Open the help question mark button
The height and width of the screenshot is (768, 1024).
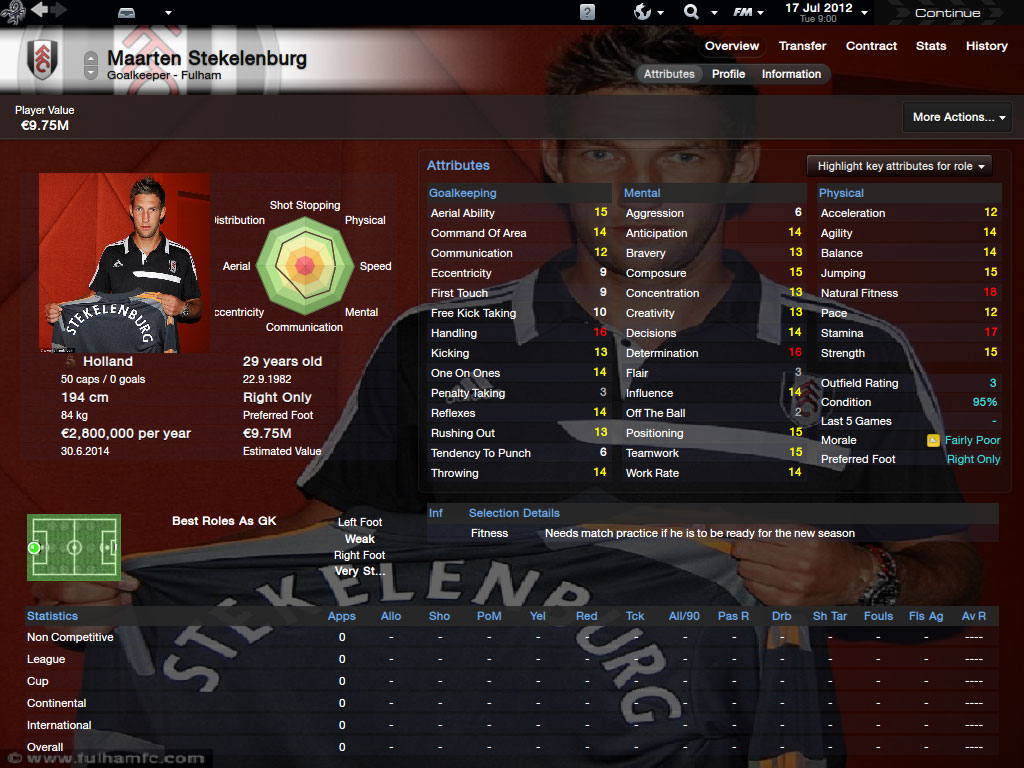[587, 12]
